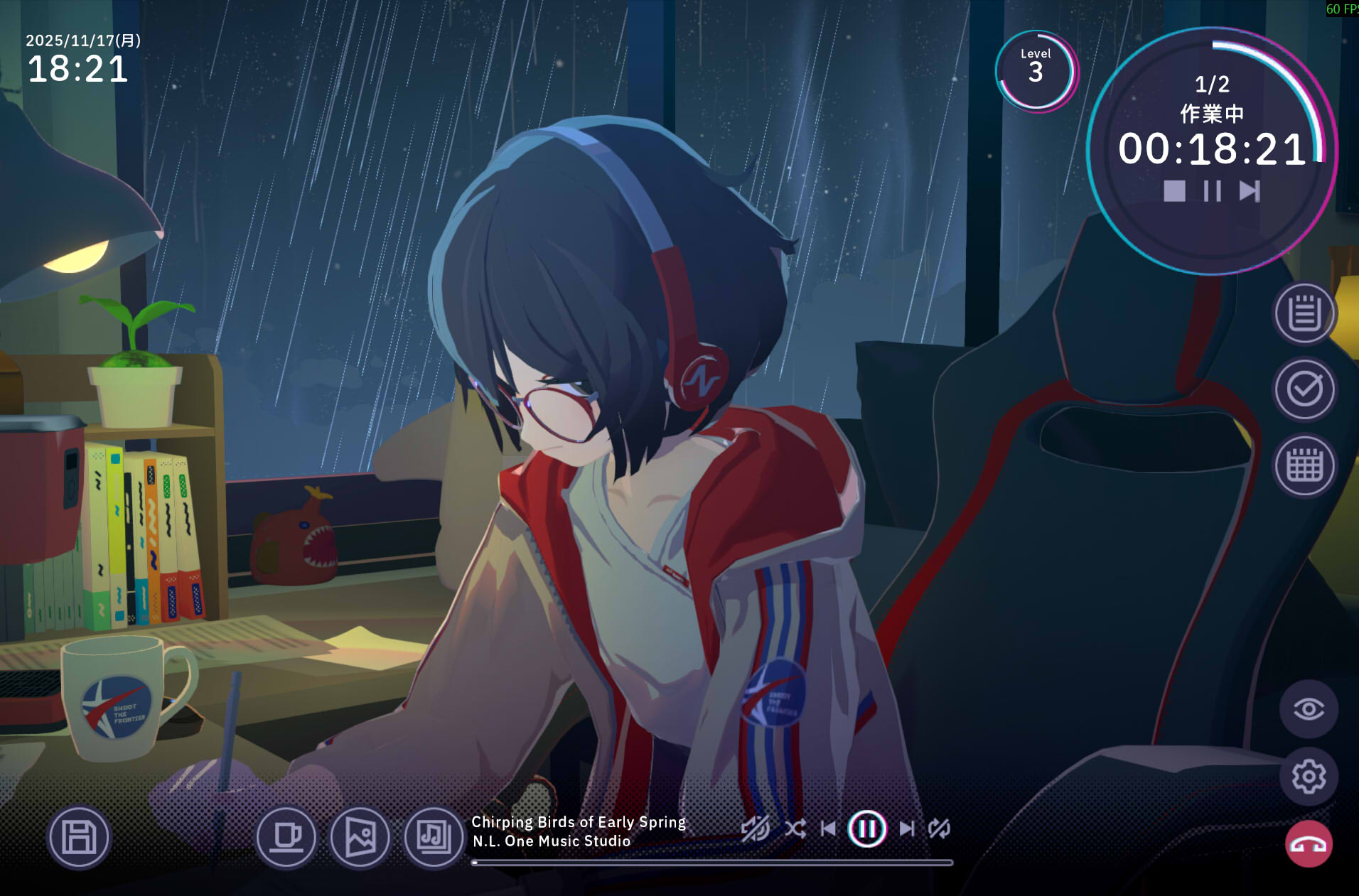Go to the previous music track

[829, 828]
